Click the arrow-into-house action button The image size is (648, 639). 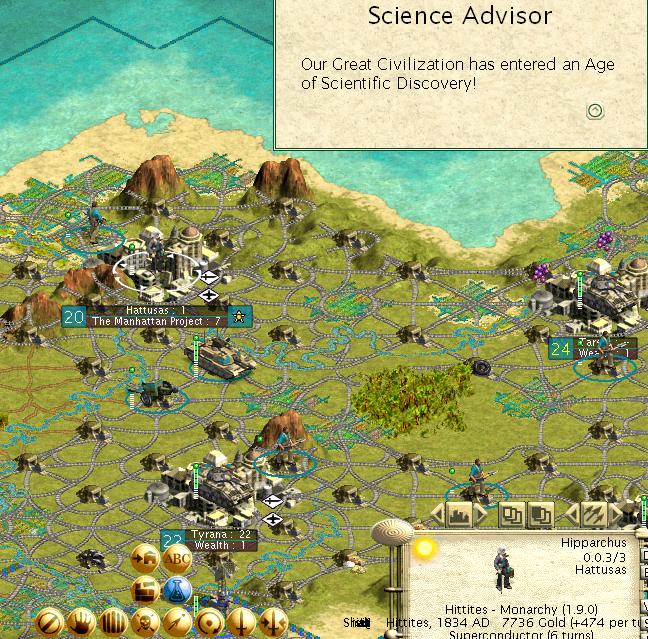click(x=144, y=560)
